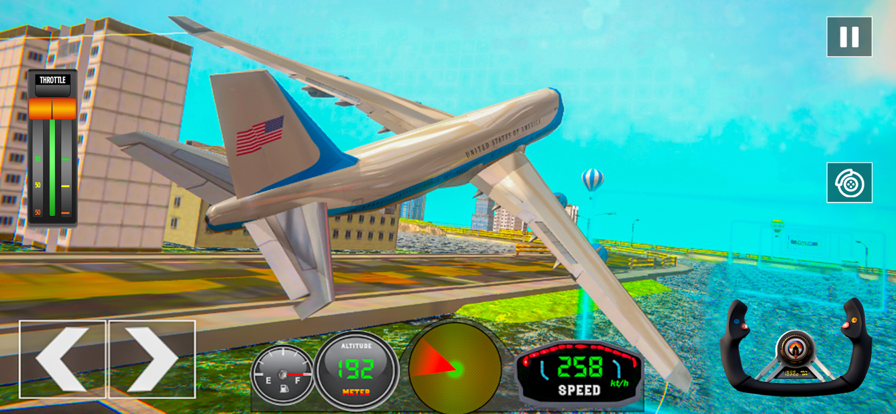
Task: Adjust the throttle slider handle
Action: [x=53, y=109]
